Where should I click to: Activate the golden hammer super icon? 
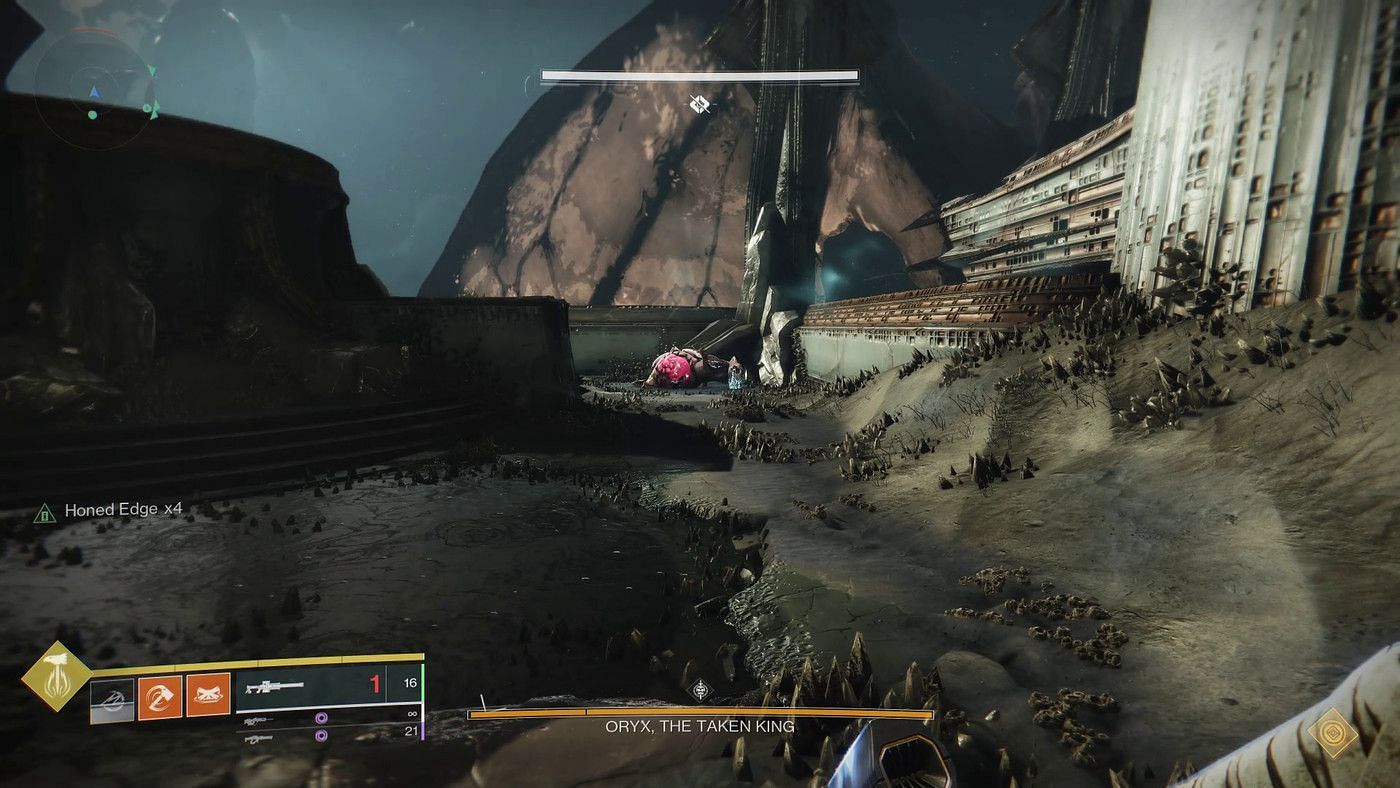[57, 676]
